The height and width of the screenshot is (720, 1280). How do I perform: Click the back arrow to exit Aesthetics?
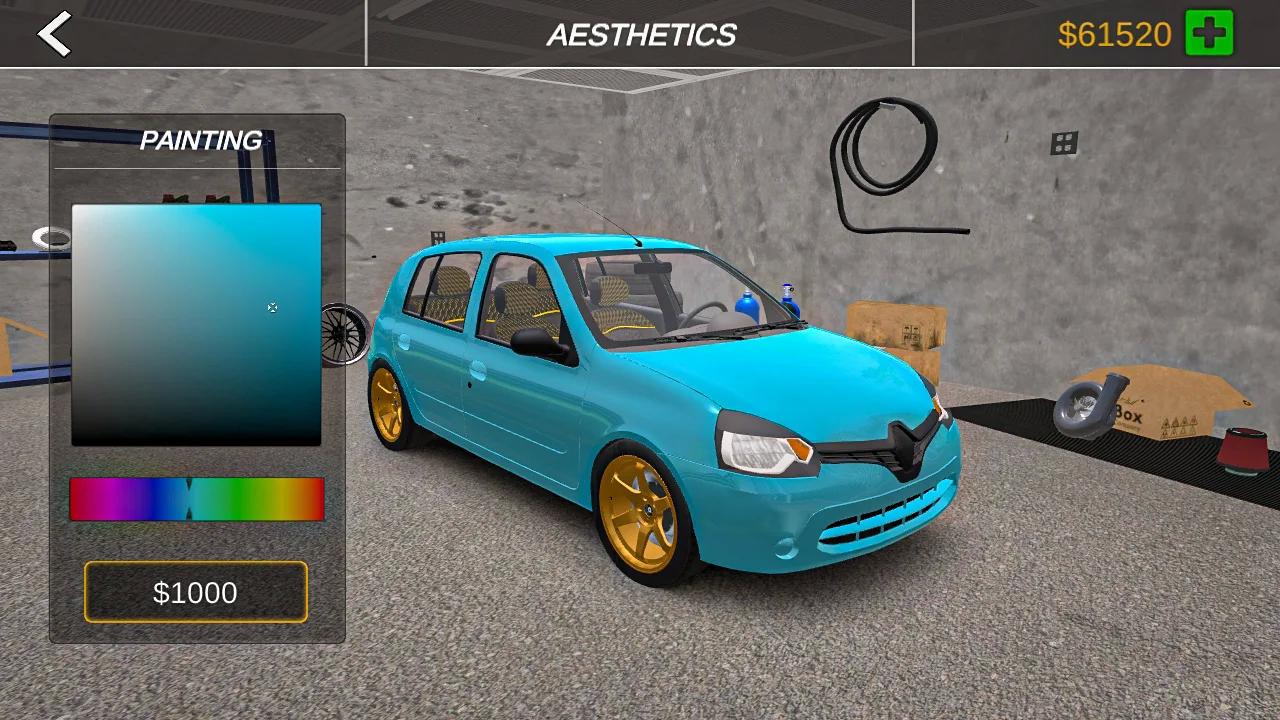pyautogui.click(x=52, y=35)
